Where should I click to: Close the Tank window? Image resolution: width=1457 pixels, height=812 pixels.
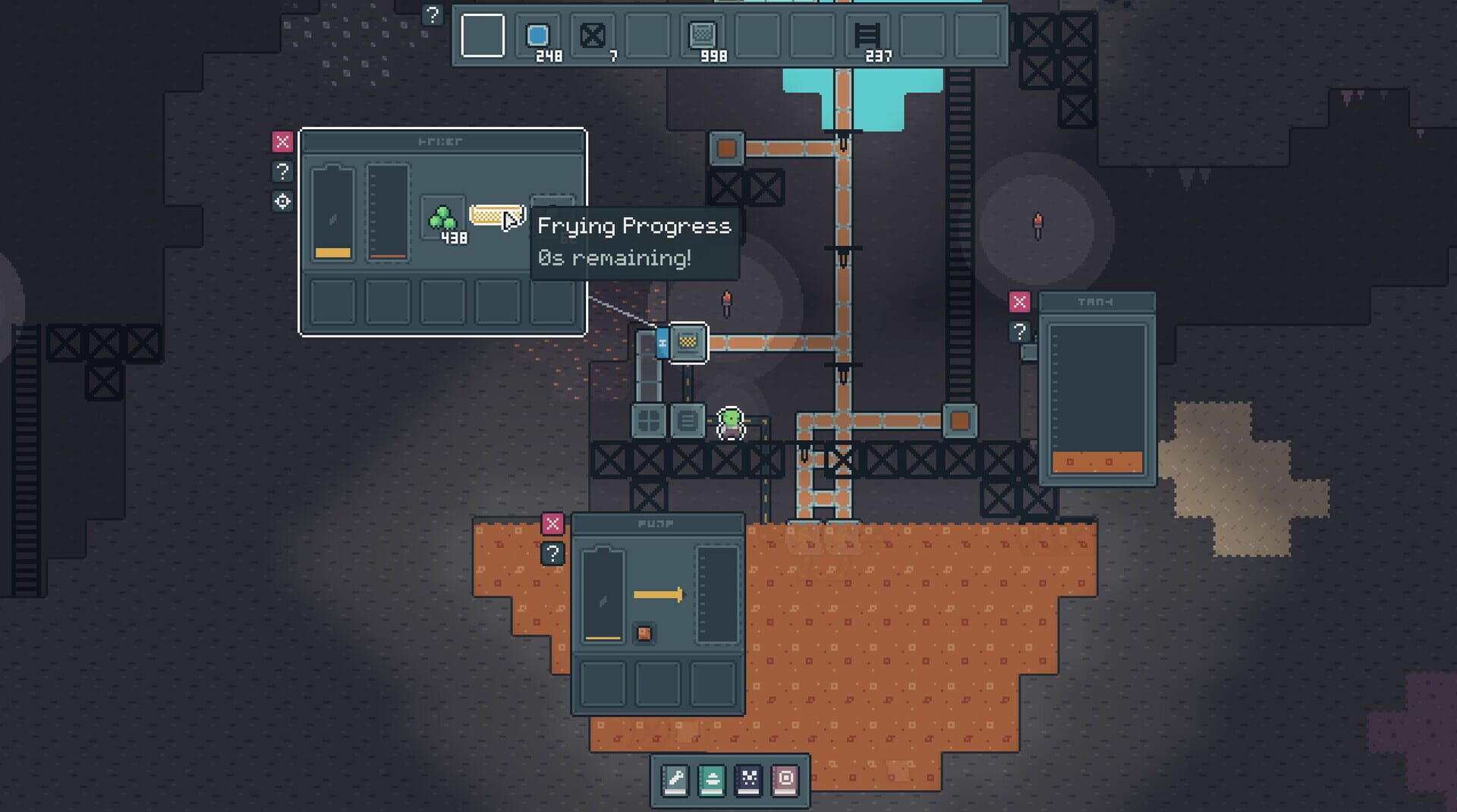[x=1020, y=301]
